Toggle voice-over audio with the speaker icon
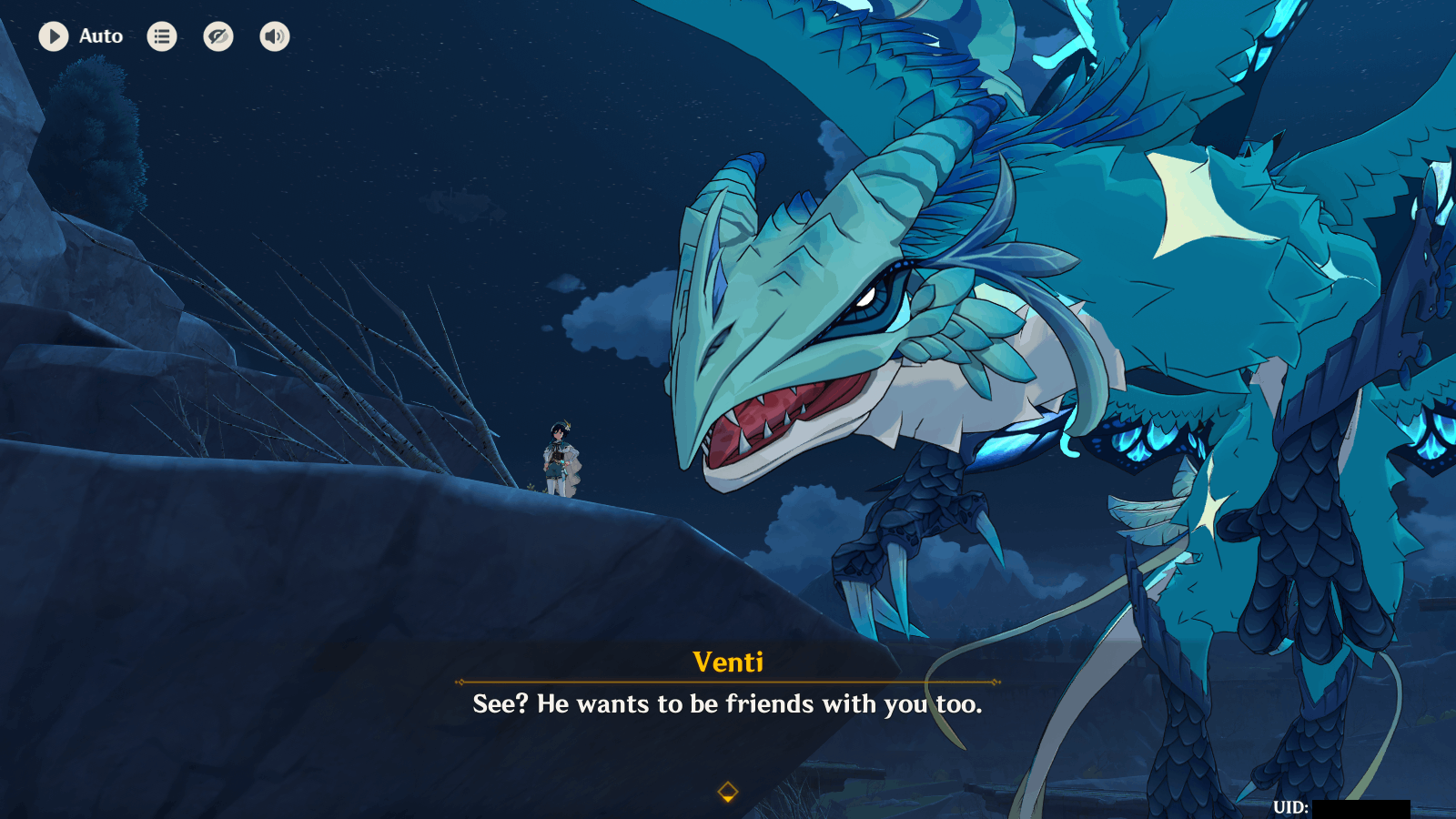The width and height of the screenshot is (1456, 819). [x=275, y=36]
